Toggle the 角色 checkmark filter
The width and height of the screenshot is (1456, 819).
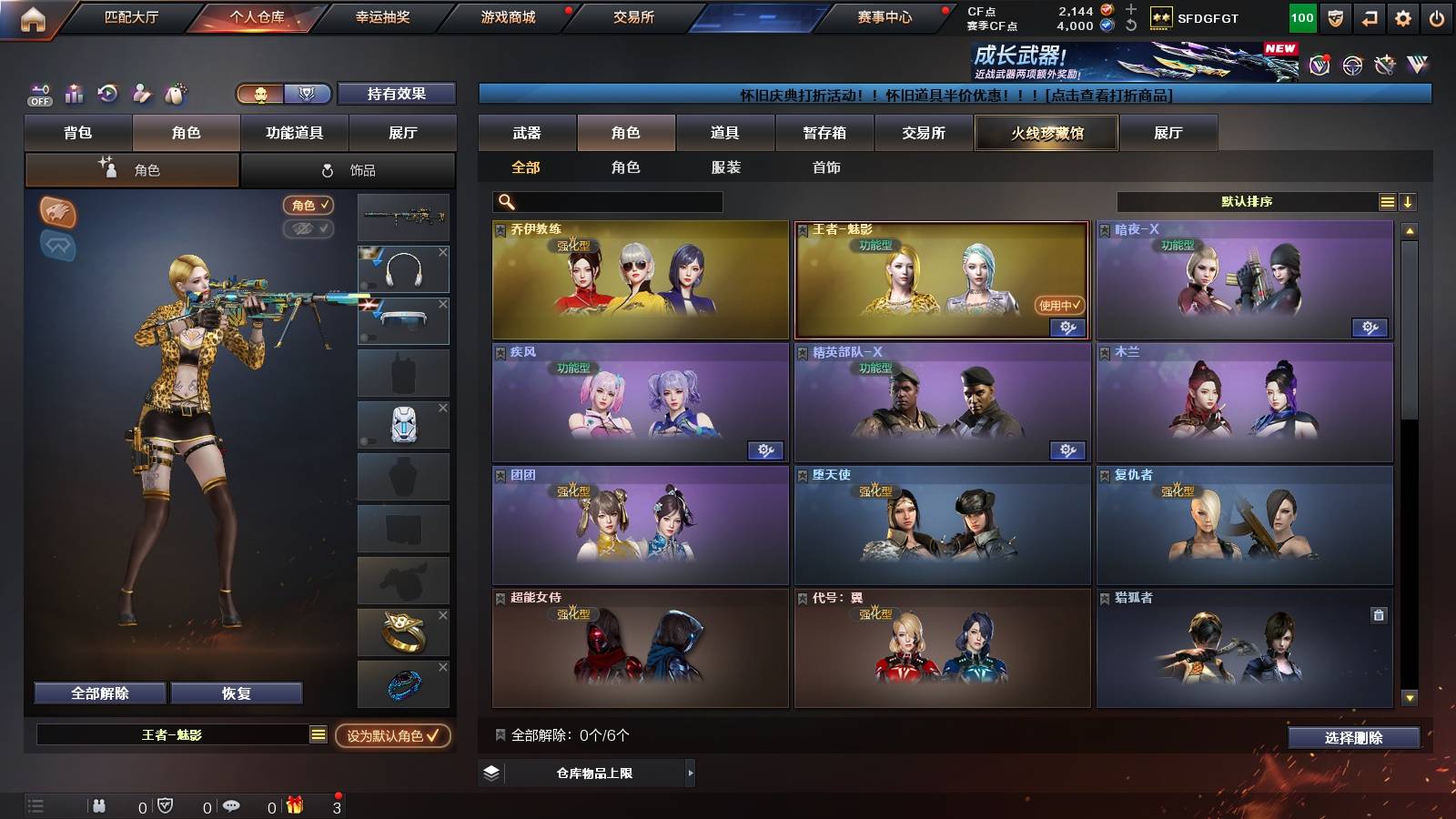tap(309, 206)
